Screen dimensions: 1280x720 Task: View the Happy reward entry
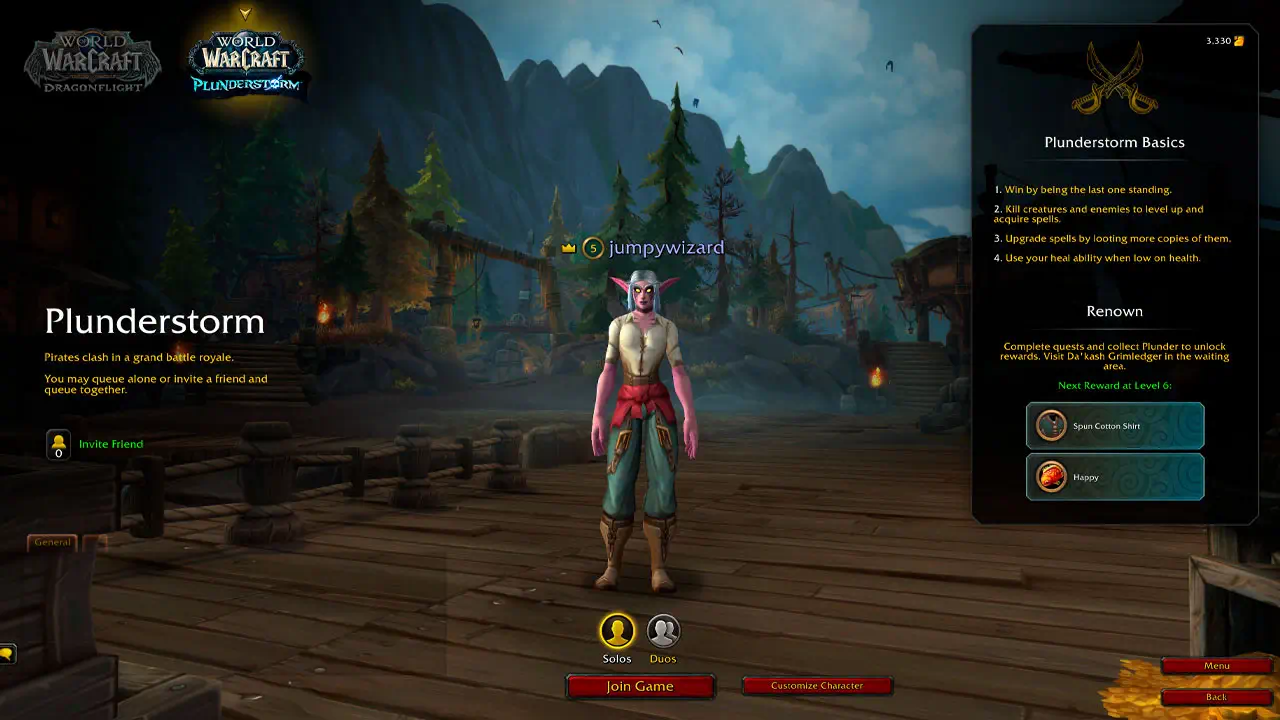pyautogui.click(x=1115, y=477)
